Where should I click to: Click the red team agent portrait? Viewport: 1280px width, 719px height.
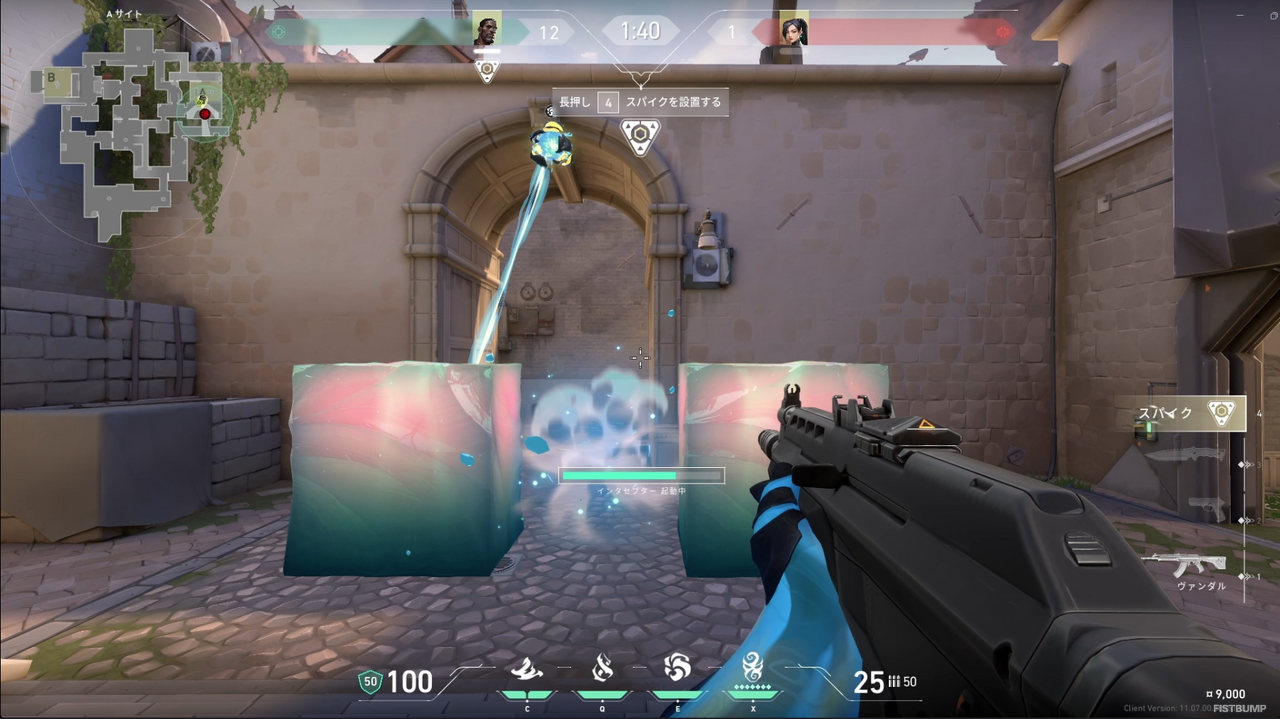(x=793, y=31)
